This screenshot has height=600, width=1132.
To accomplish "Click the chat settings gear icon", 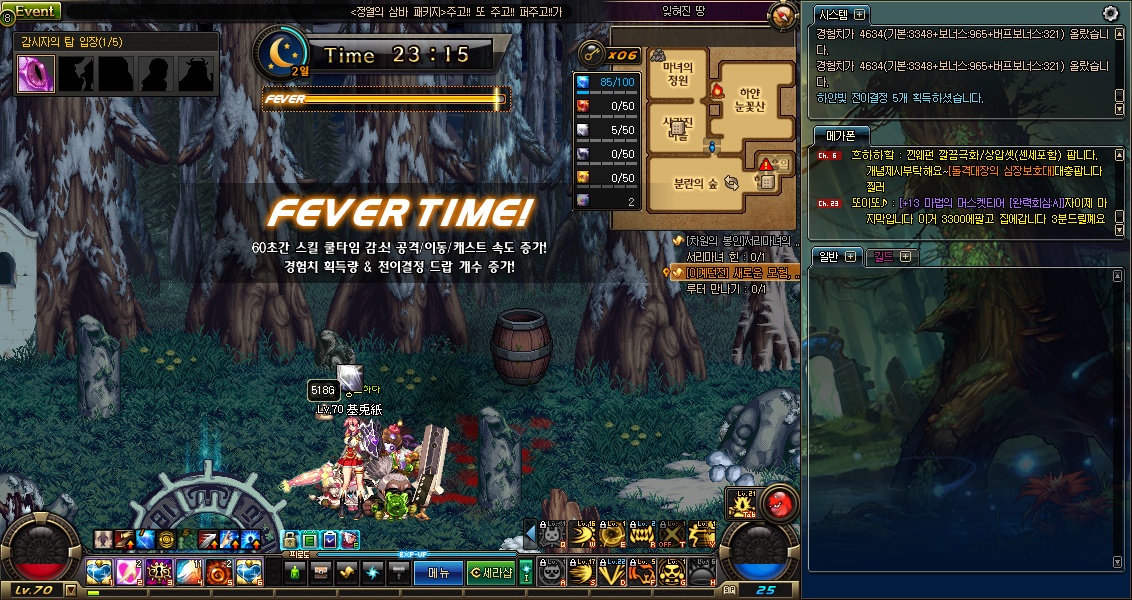I will pyautogui.click(x=1110, y=13).
